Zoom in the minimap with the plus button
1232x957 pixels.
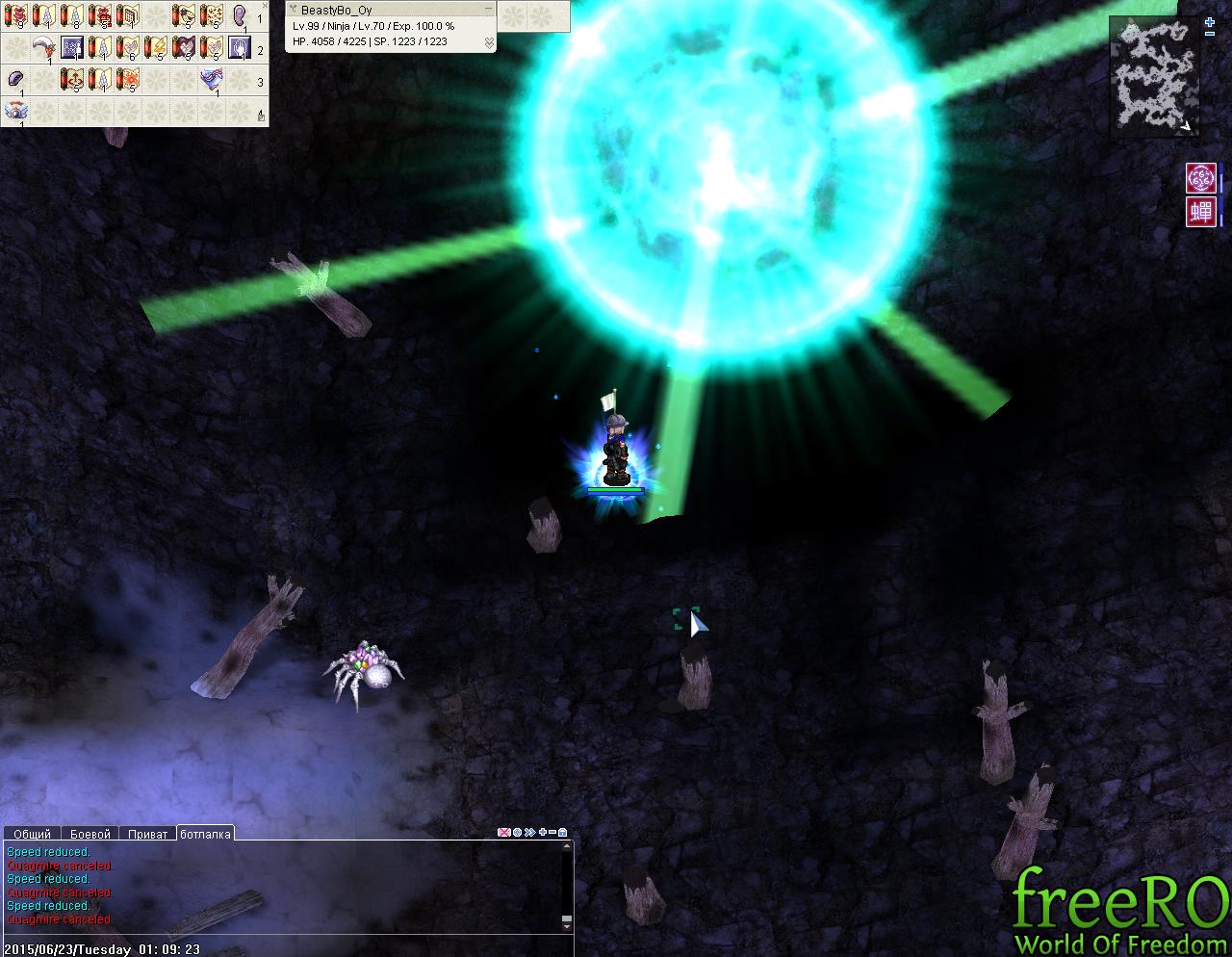[x=1210, y=21]
